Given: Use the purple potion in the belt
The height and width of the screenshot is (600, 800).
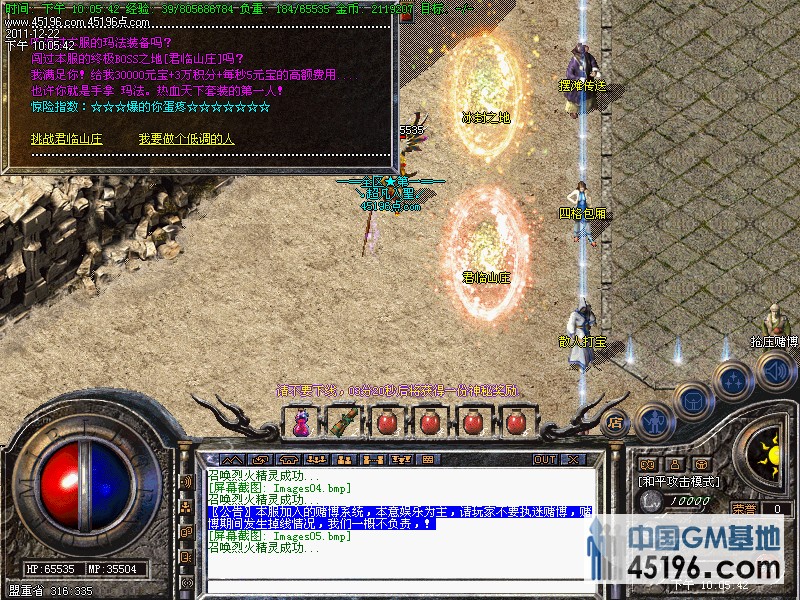Looking at the screenshot, I should coord(299,423).
